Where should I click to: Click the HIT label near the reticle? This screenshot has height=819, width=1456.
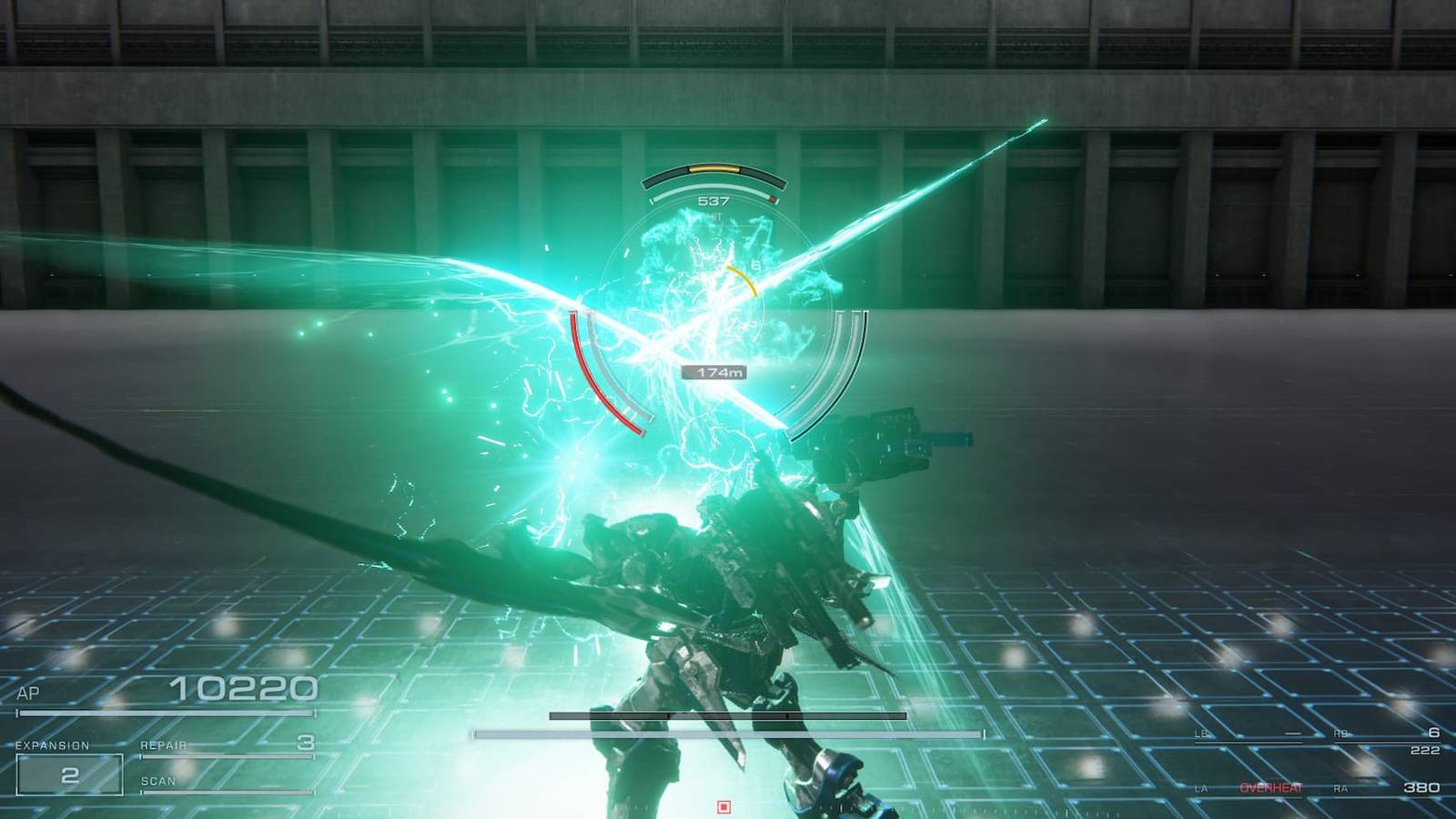[x=714, y=216]
